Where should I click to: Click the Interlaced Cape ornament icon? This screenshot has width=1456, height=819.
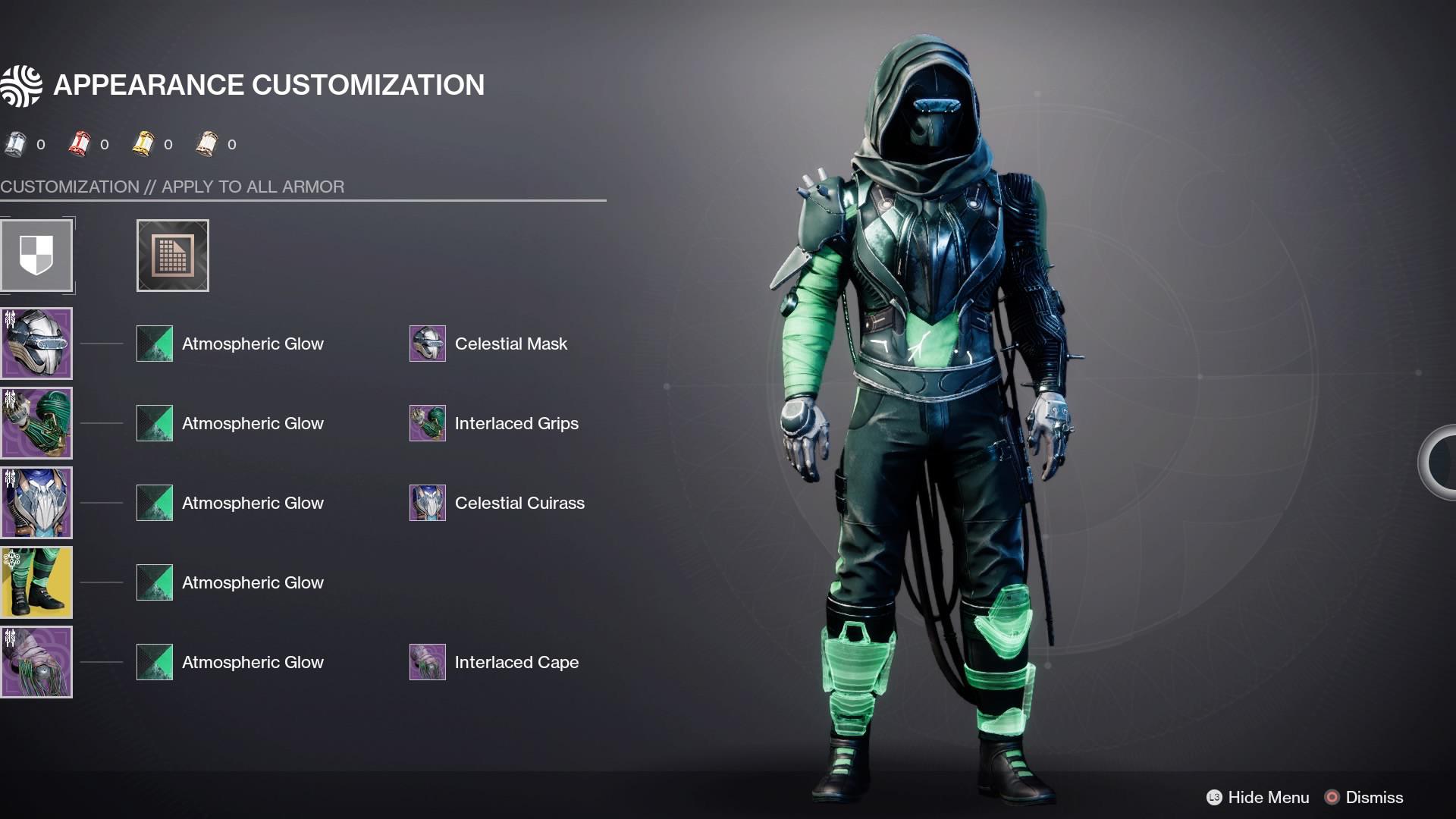427,661
